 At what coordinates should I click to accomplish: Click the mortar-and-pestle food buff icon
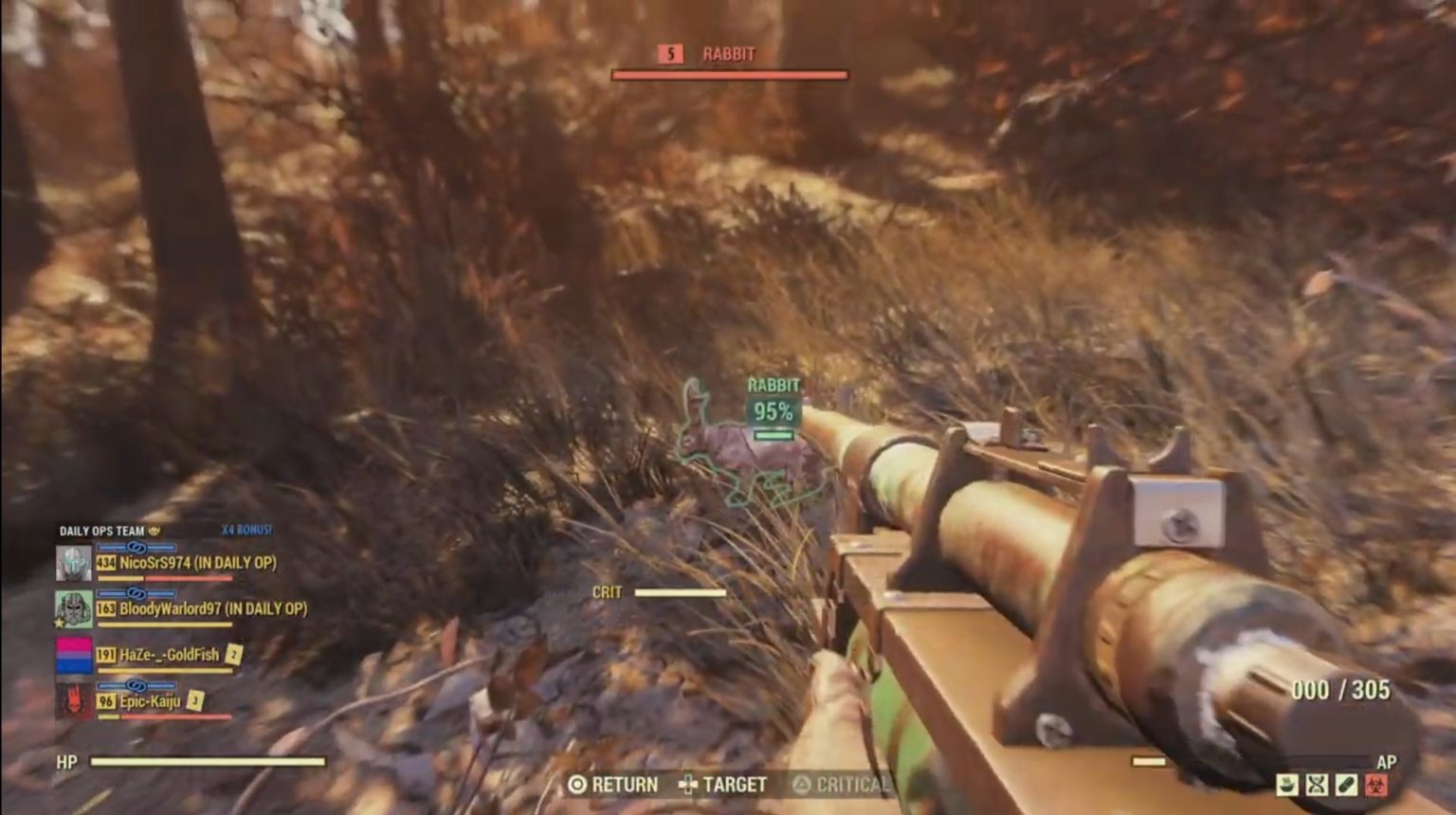(1286, 785)
